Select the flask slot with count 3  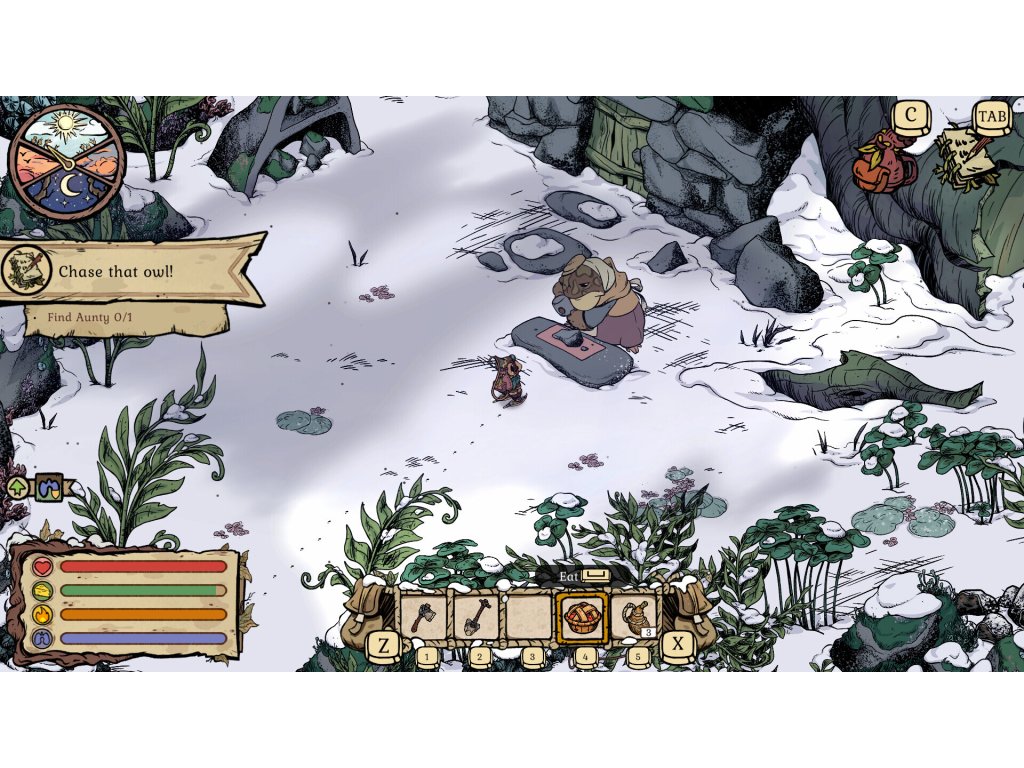point(634,617)
